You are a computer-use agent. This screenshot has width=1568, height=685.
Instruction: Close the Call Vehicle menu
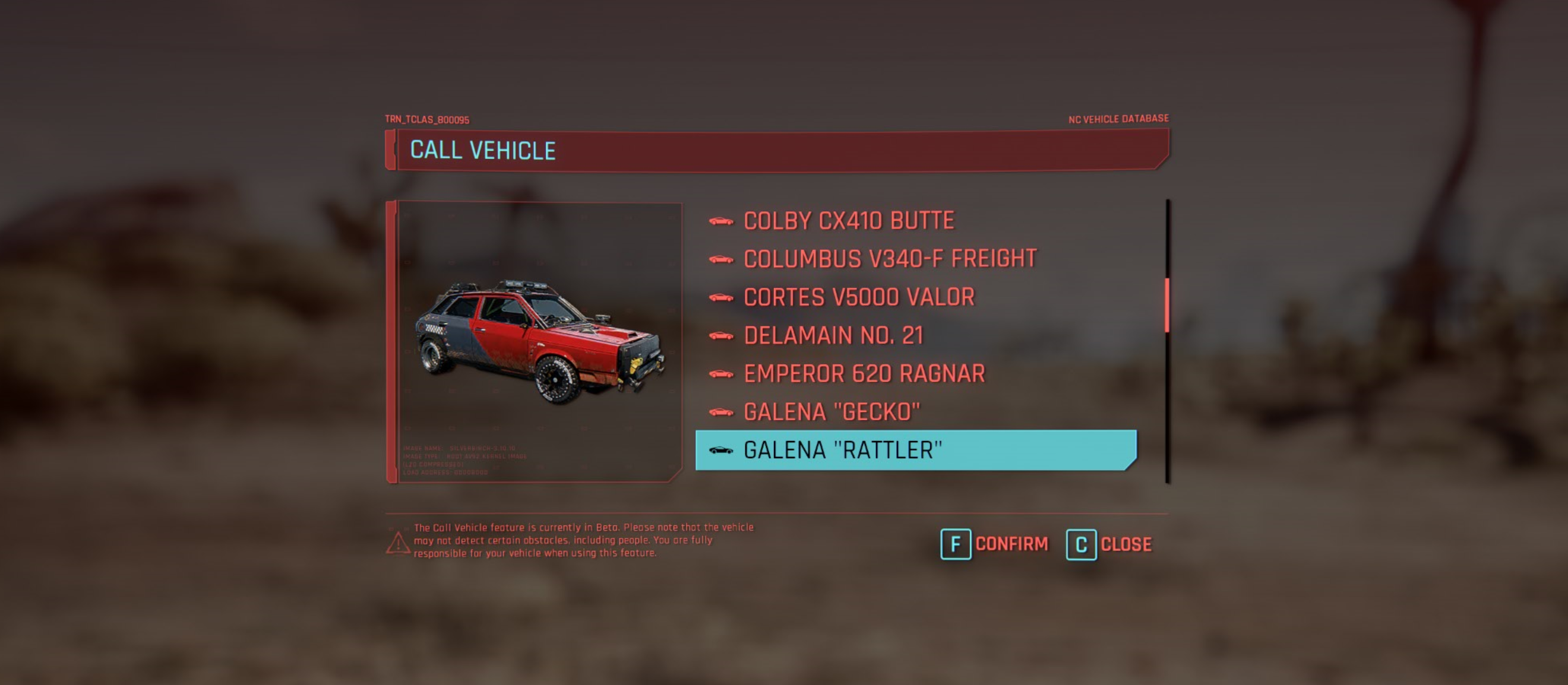[1109, 544]
